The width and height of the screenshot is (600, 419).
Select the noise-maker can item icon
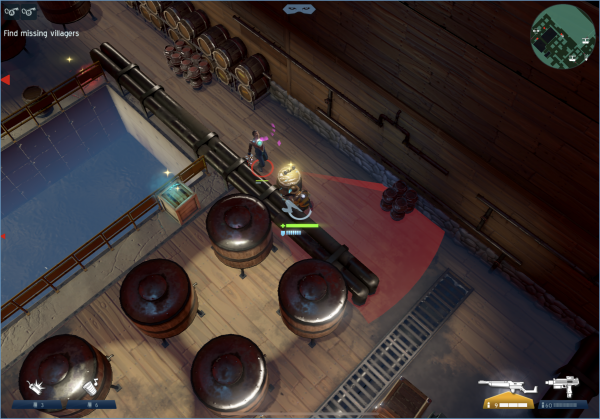91,386
